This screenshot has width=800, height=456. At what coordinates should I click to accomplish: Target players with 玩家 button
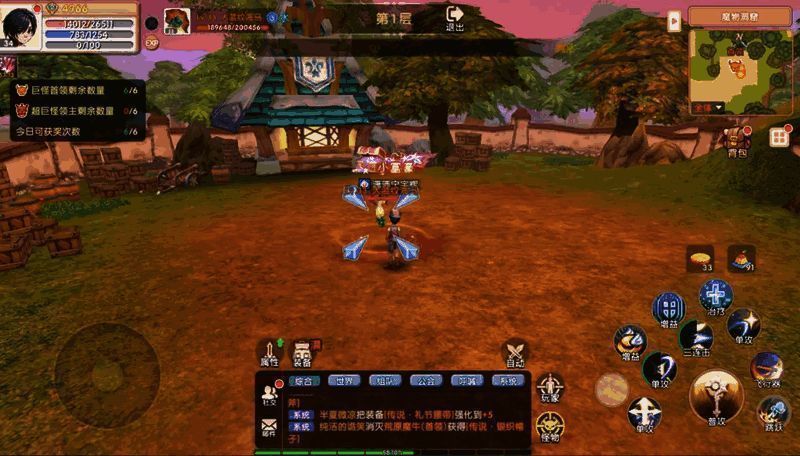[x=550, y=389]
